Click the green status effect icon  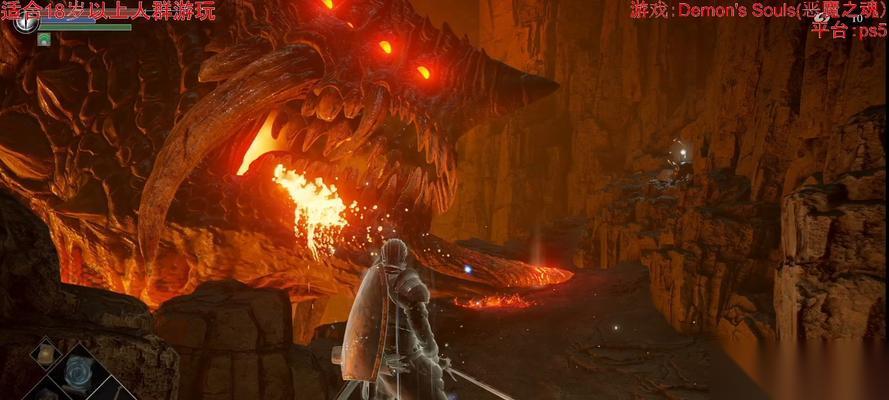44,39
